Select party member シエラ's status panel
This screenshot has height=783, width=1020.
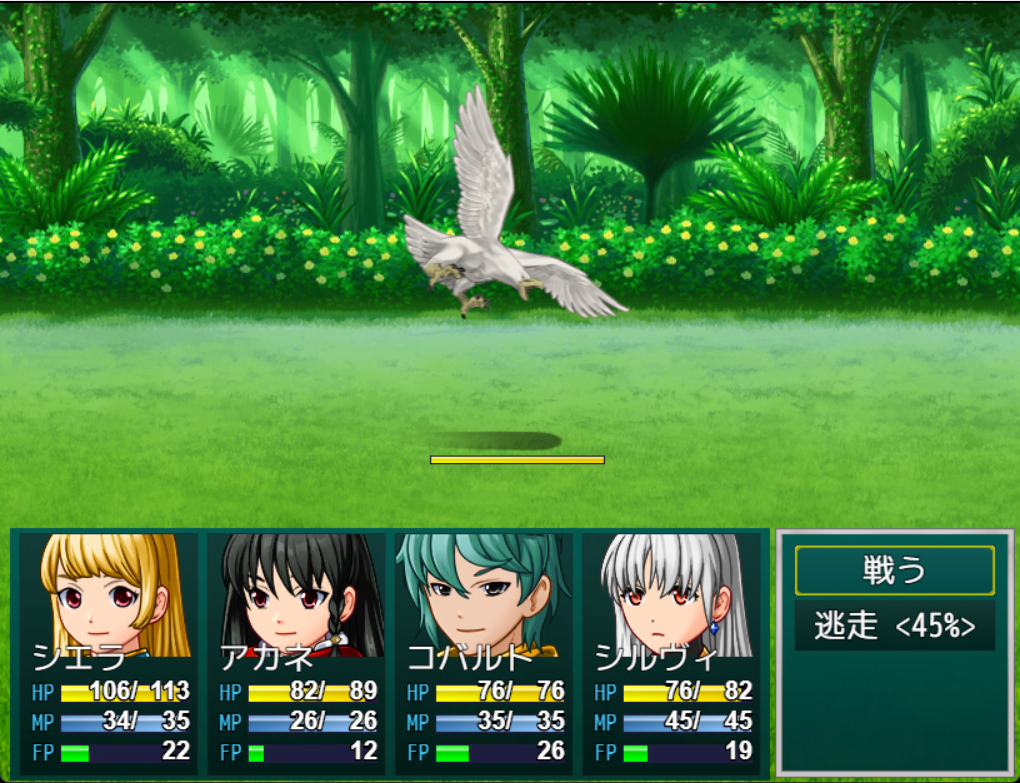(109, 651)
